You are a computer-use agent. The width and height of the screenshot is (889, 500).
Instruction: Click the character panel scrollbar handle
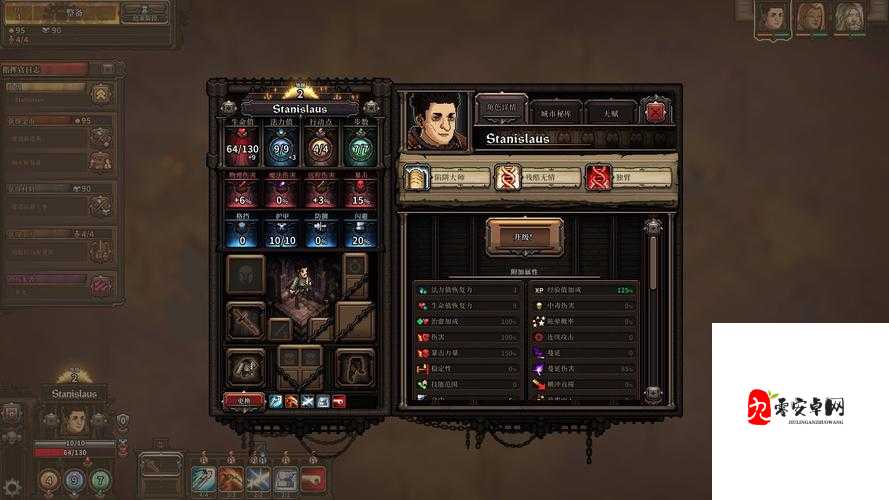[x=653, y=262]
